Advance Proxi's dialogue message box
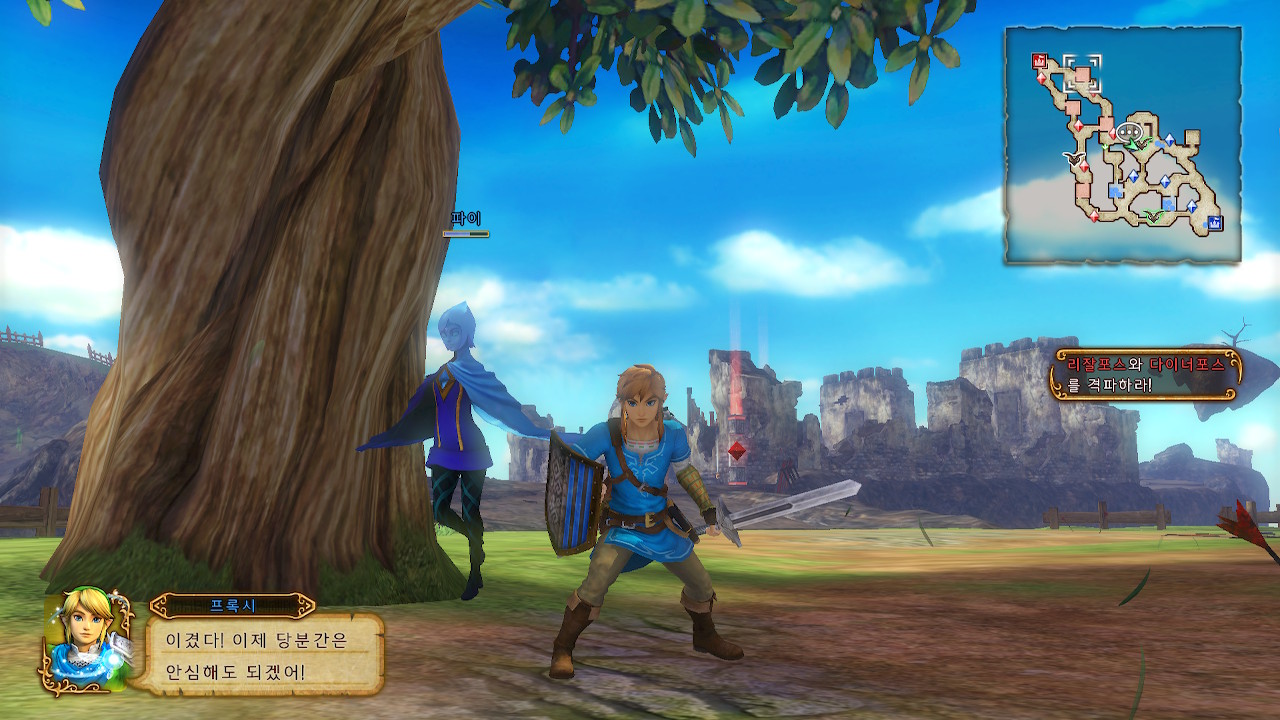The height and width of the screenshot is (720, 1280). point(266,654)
